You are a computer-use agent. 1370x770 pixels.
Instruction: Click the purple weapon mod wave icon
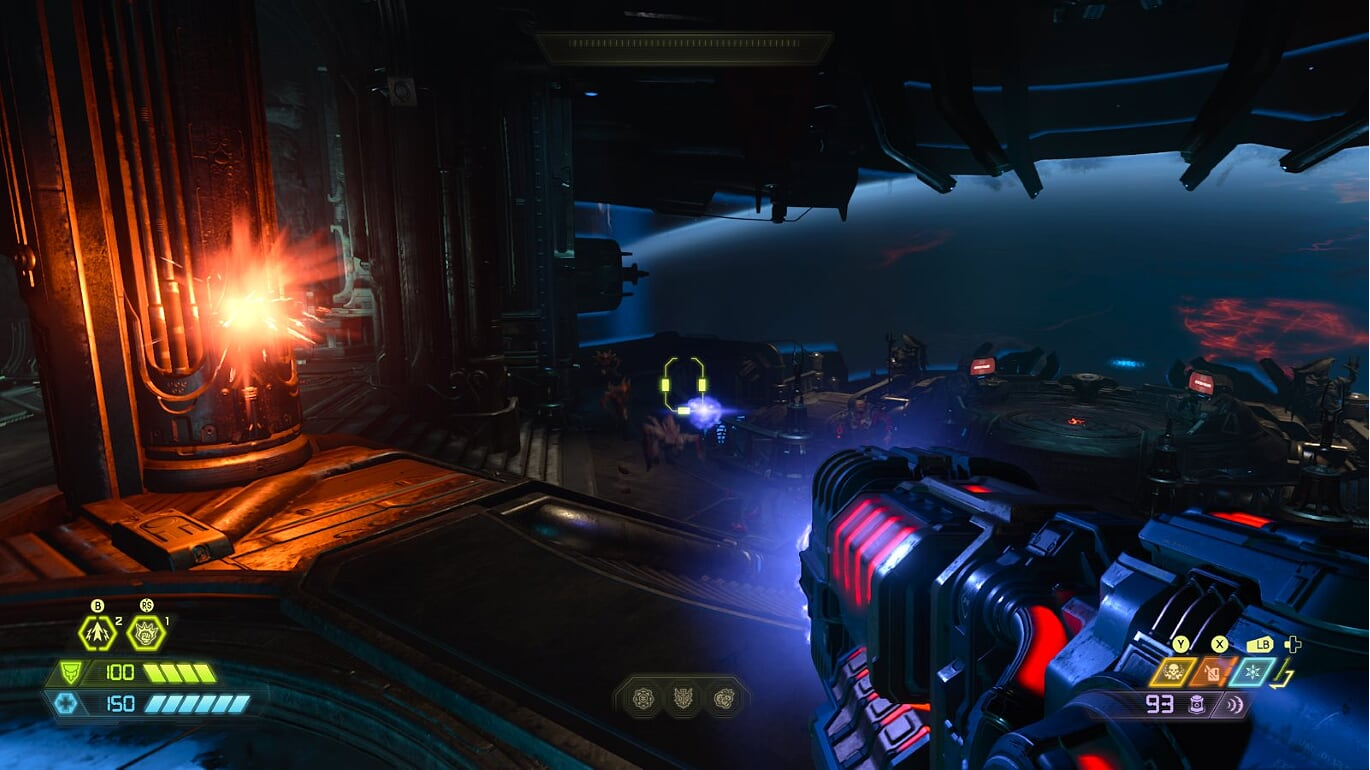pyautogui.click(x=1236, y=705)
